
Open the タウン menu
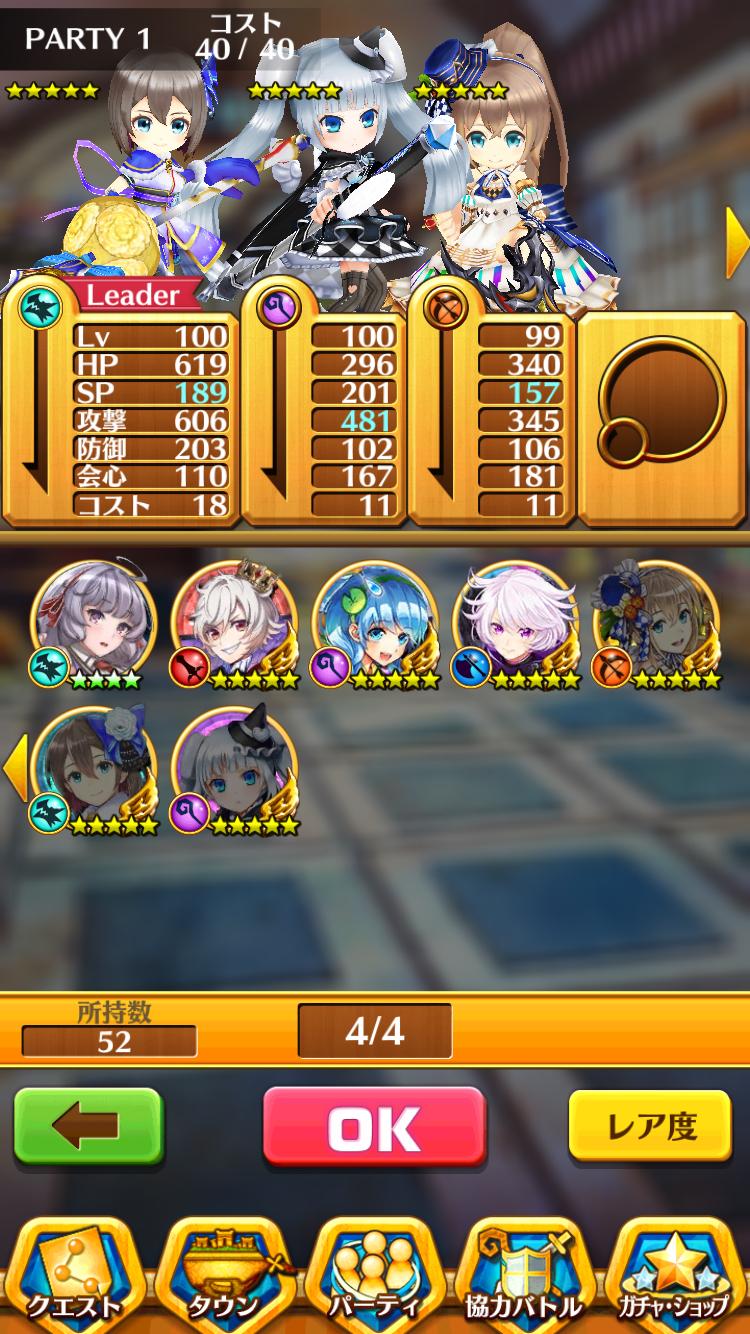click(224, 1275)
